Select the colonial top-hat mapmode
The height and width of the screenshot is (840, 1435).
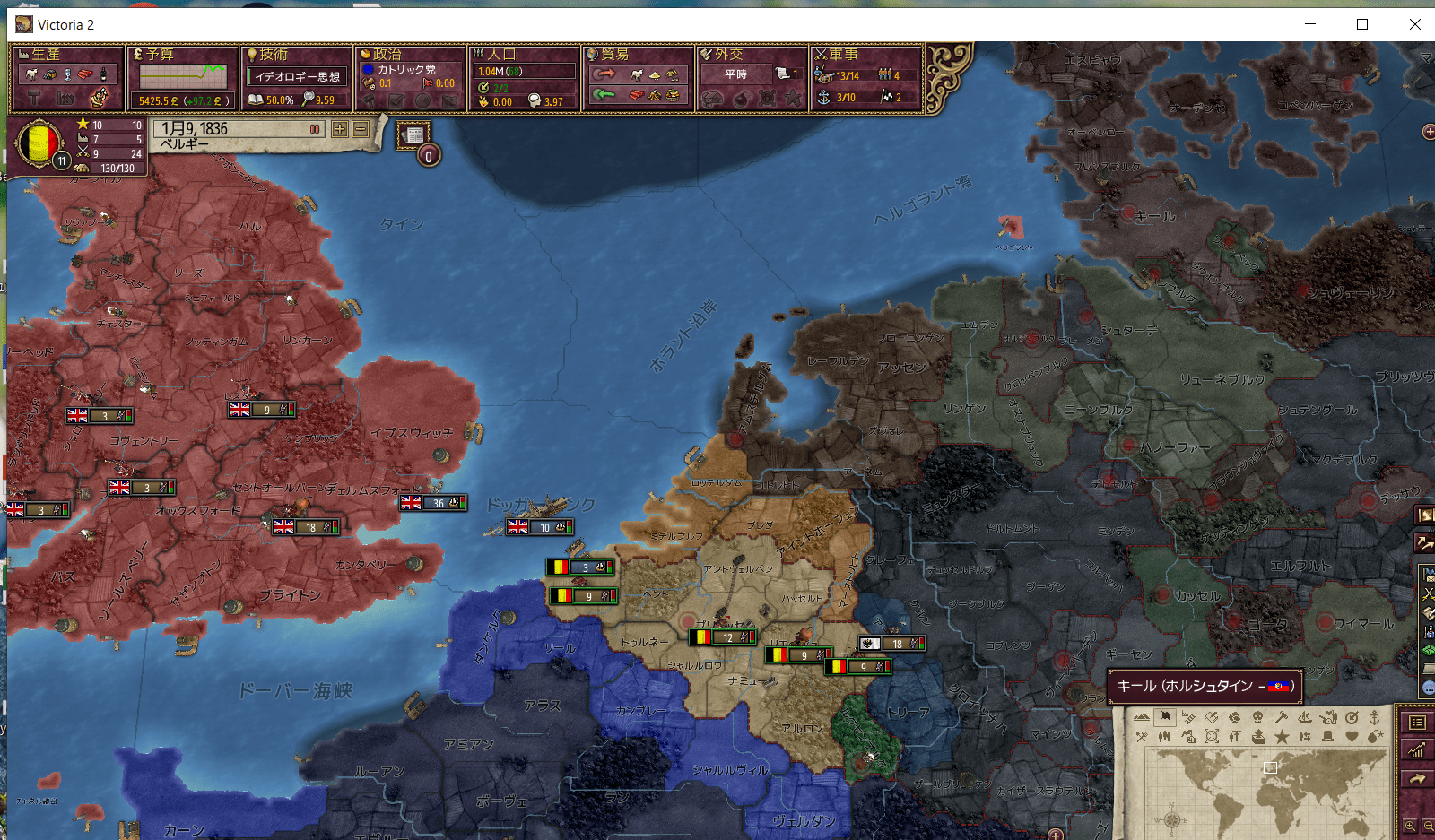(1328, 736)
